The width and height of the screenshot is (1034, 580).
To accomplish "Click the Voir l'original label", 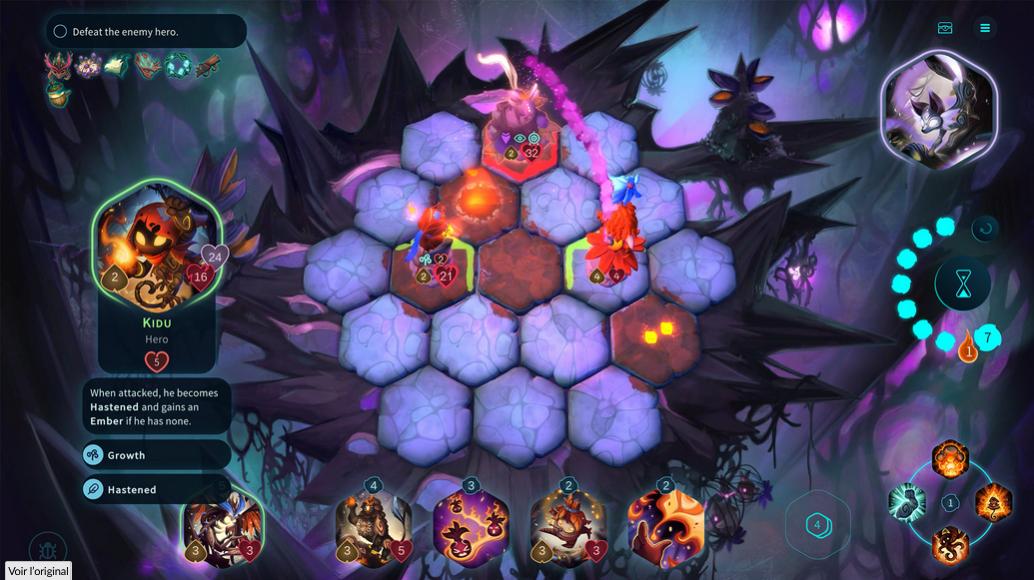I will (x=38, y=571).
